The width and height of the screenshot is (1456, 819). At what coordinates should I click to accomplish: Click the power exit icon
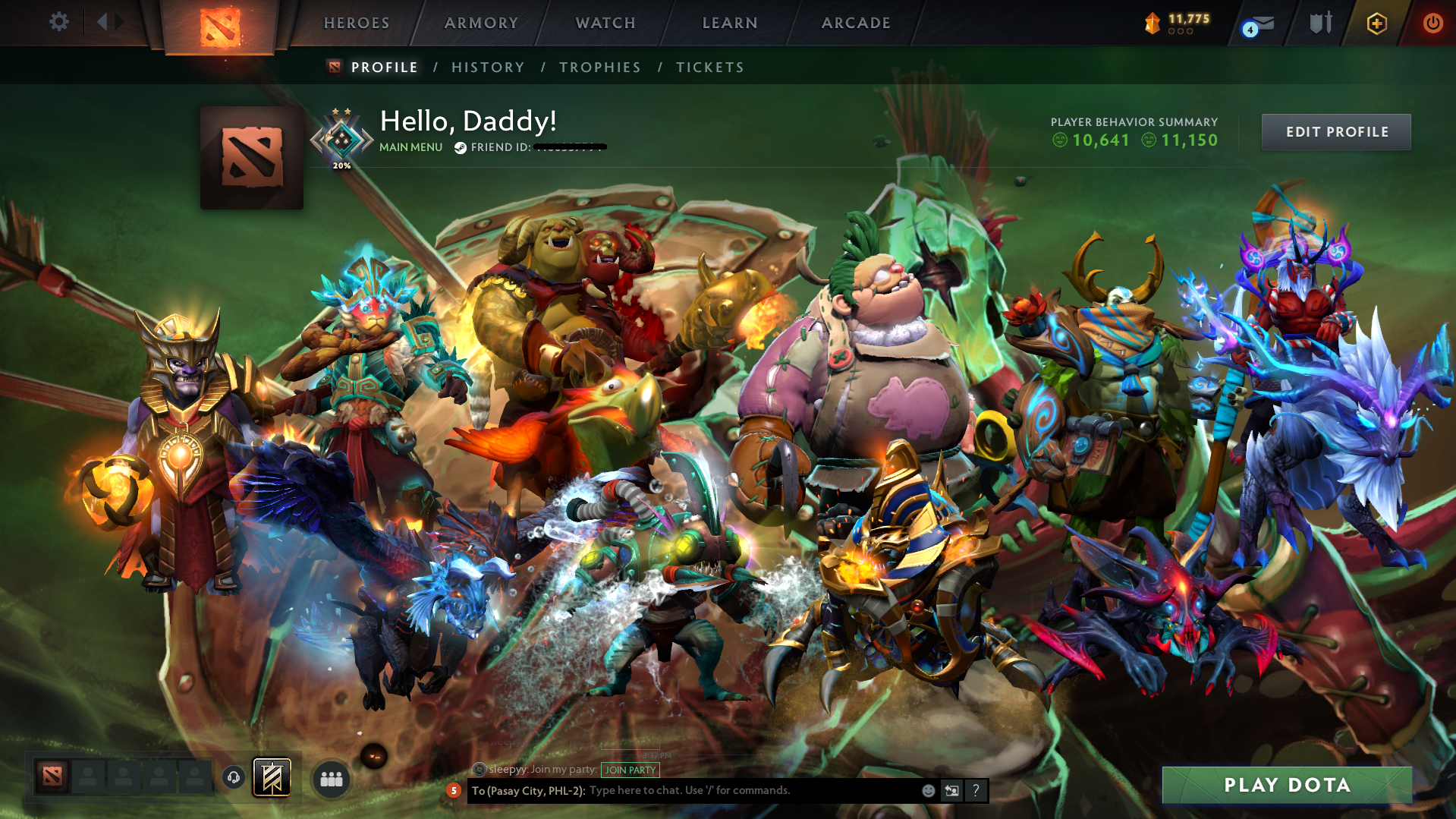(1432, 23)
